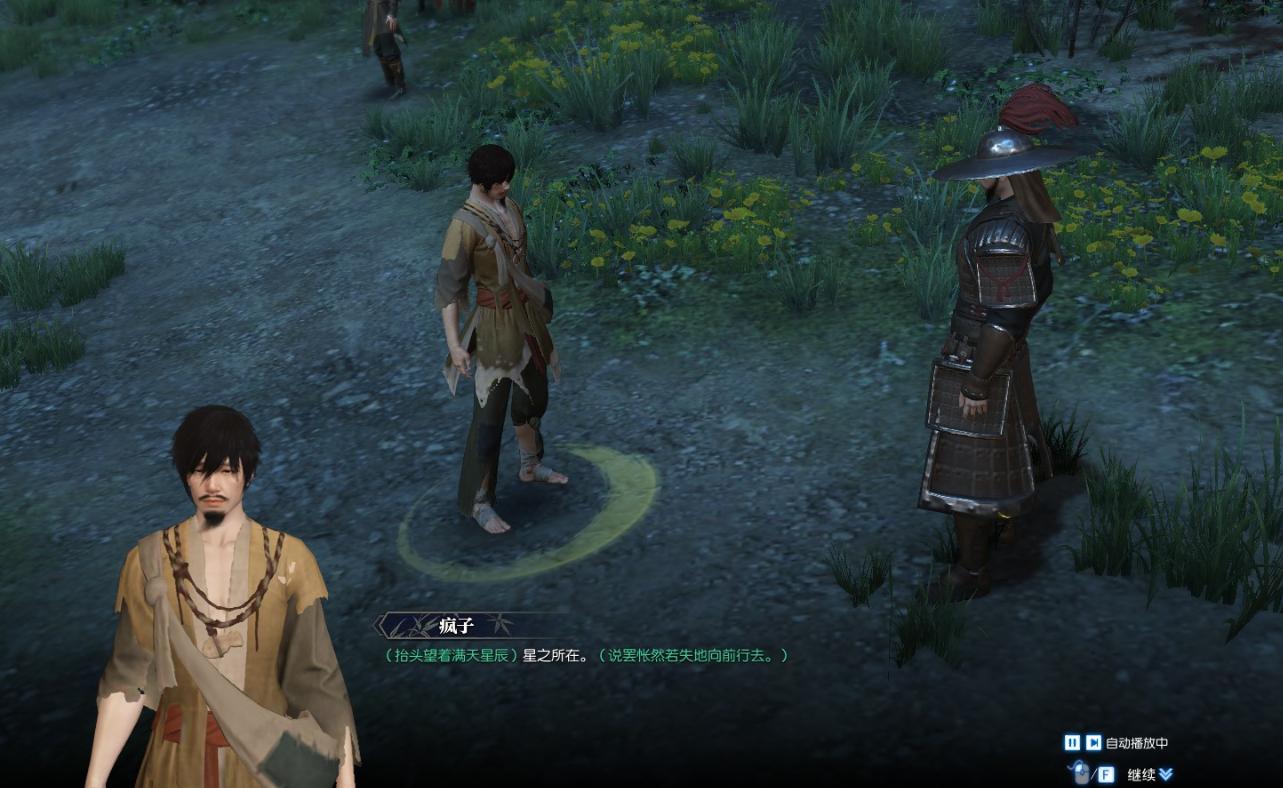Pause the auto-playing dialogue
Viewport: 1283px width, 788px height.
(1071, 743)
